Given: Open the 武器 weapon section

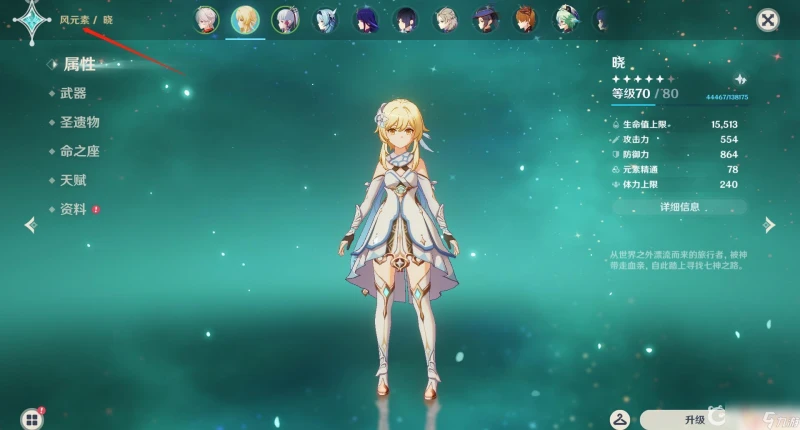Looking at the screenshot, I should pos(73,93).
